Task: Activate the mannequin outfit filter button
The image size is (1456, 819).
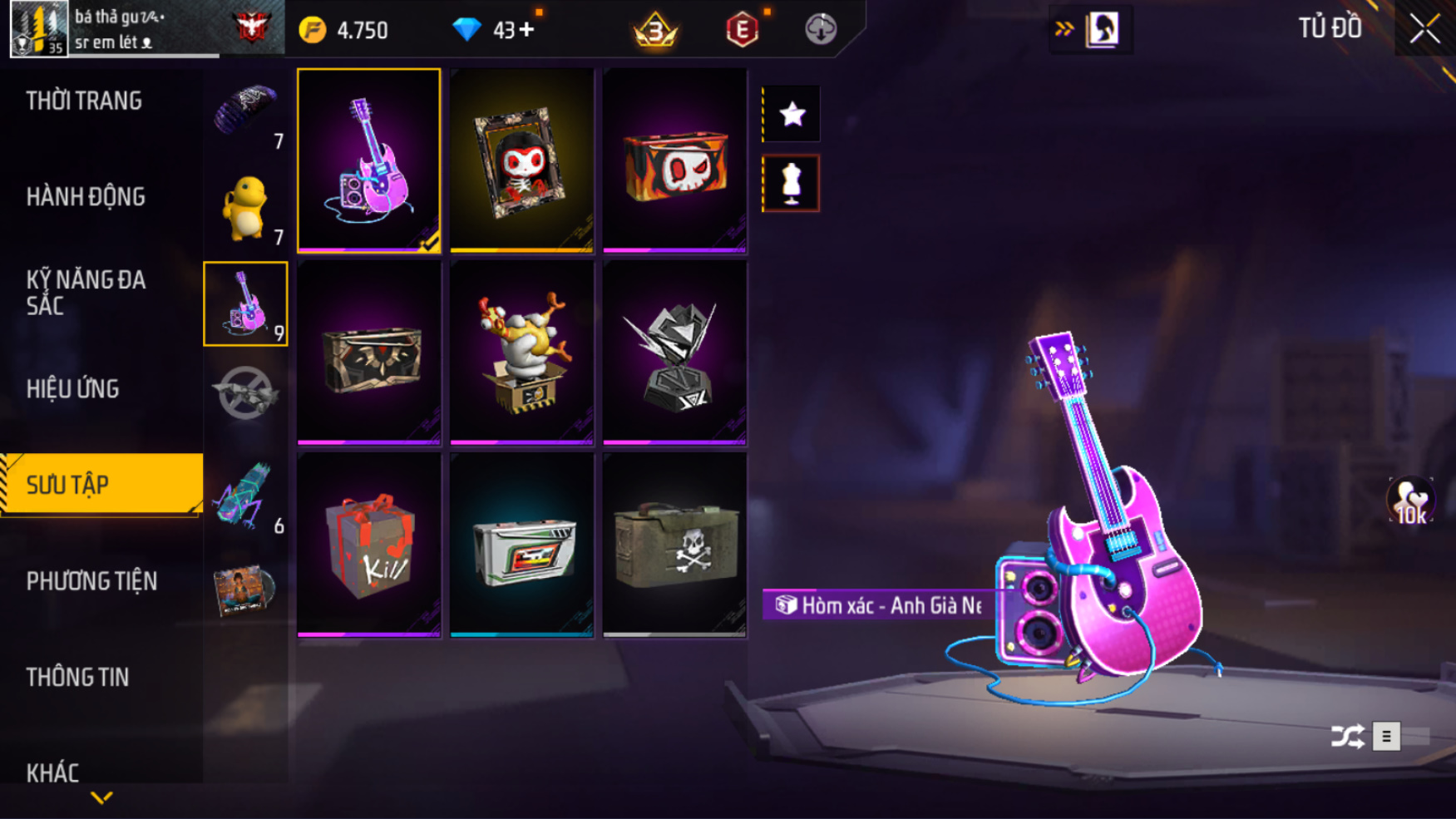Action: 791,183
